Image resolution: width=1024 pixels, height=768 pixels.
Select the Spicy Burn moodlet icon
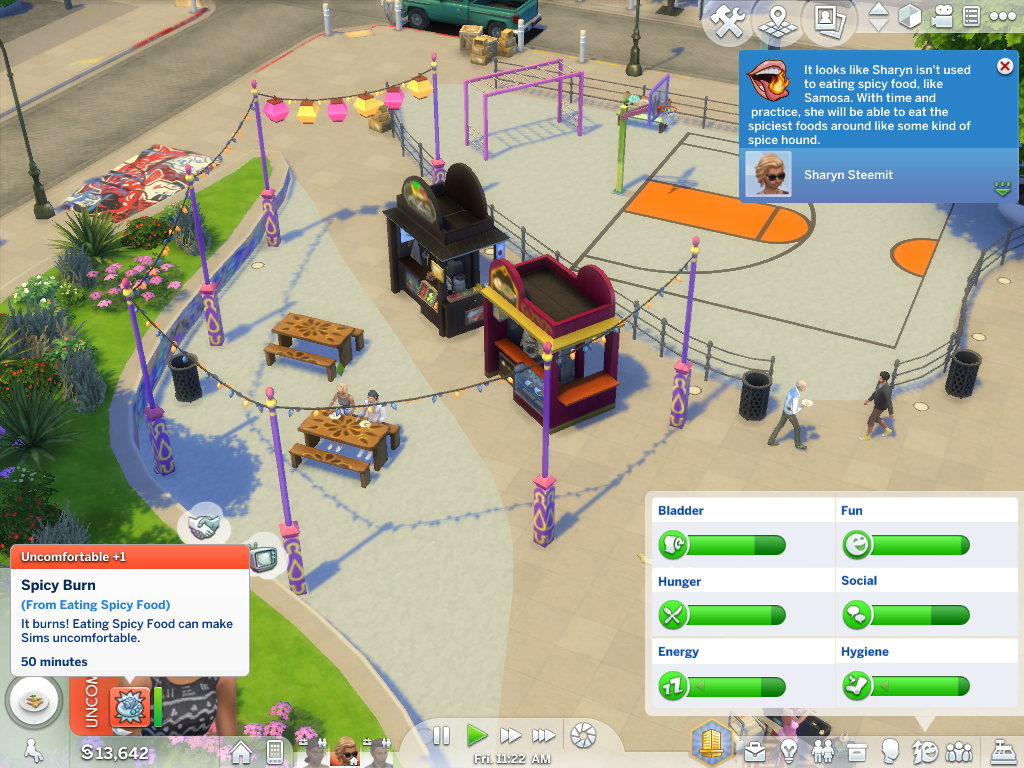[x=129, y=705]
